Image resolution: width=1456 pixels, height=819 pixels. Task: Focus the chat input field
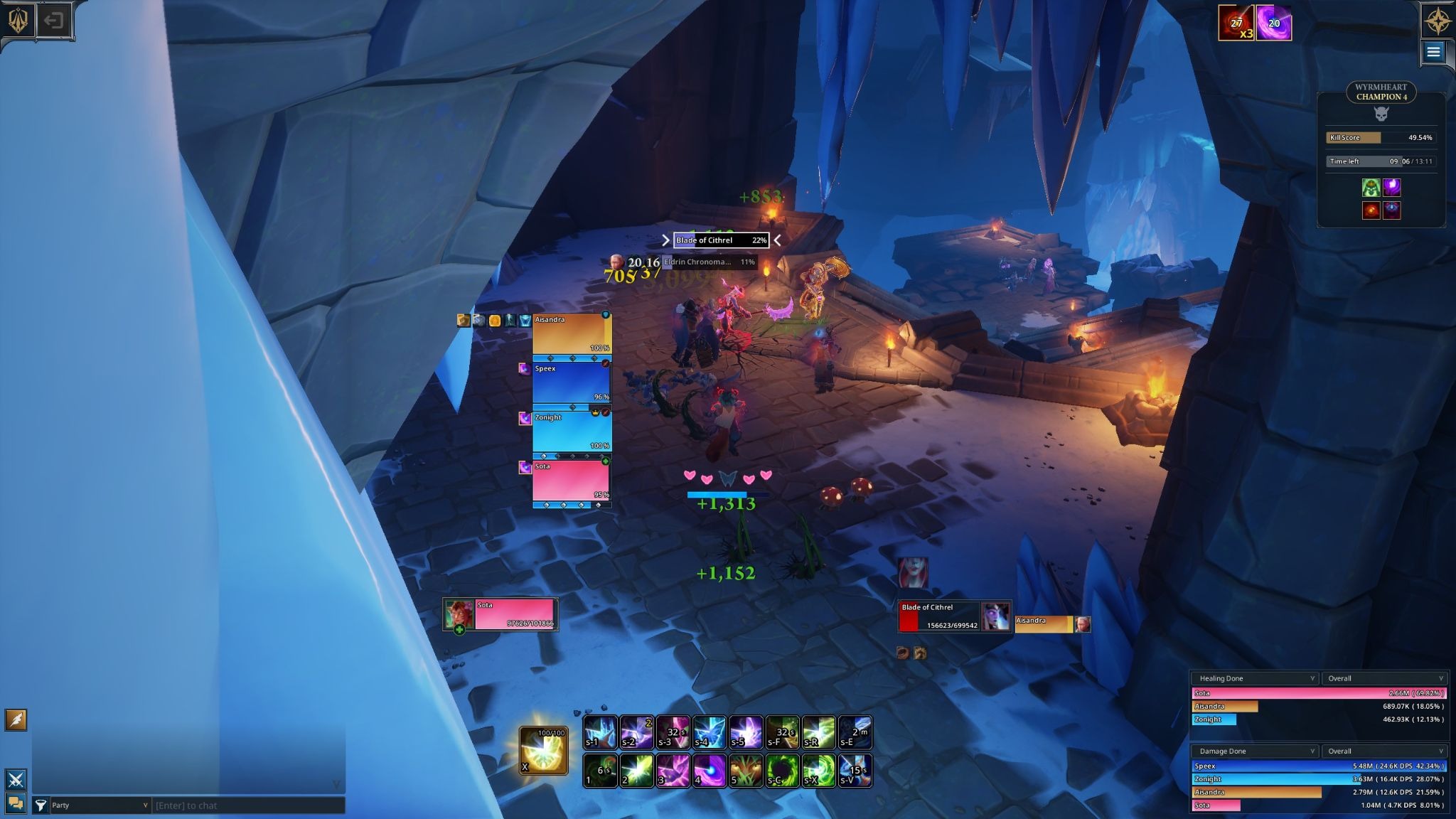coord(247,805)
